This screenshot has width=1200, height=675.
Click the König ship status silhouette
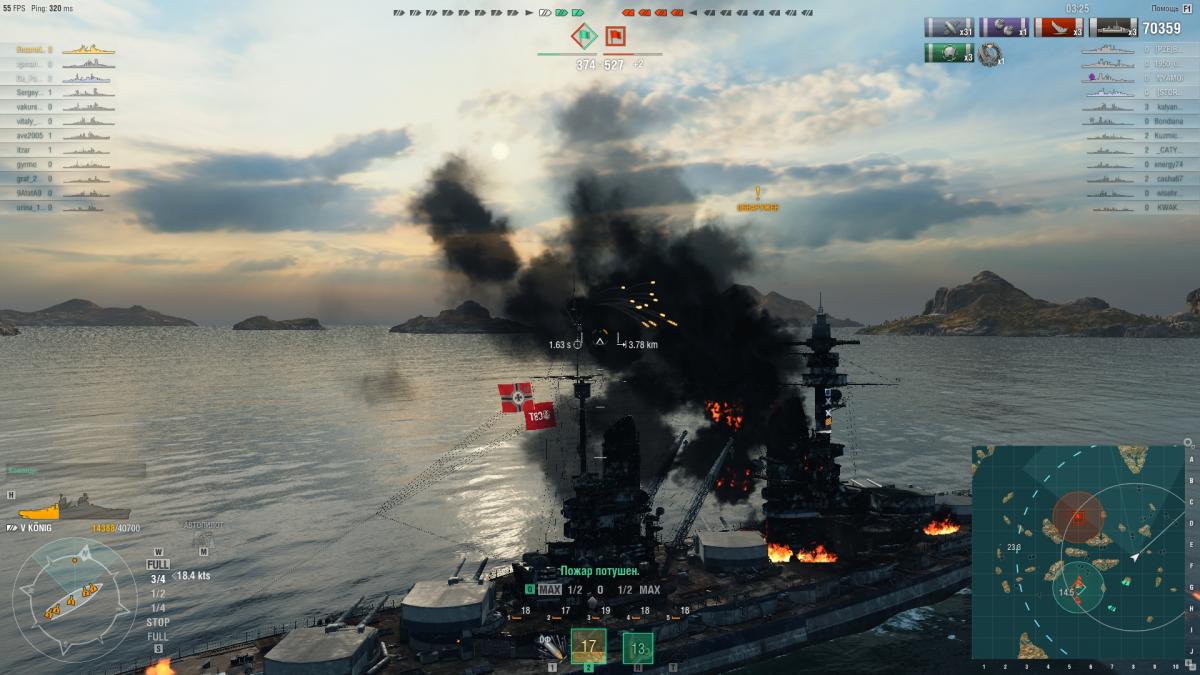click(x=72, y=509)
